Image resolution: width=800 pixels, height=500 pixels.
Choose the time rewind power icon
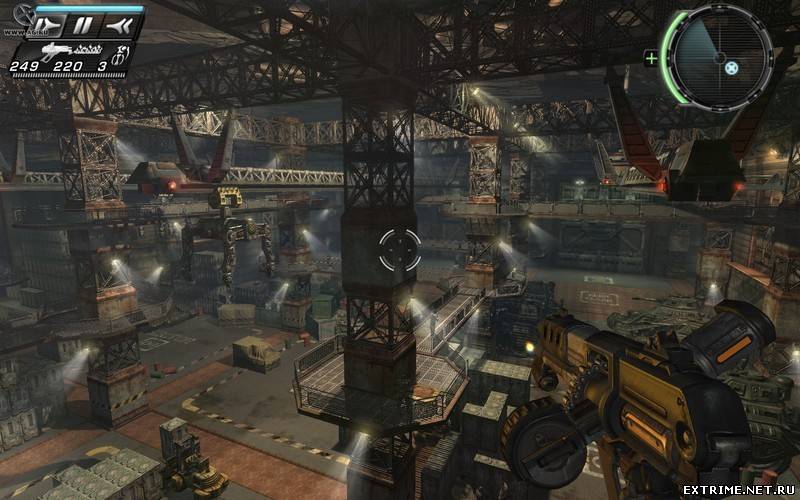point(117,24)
